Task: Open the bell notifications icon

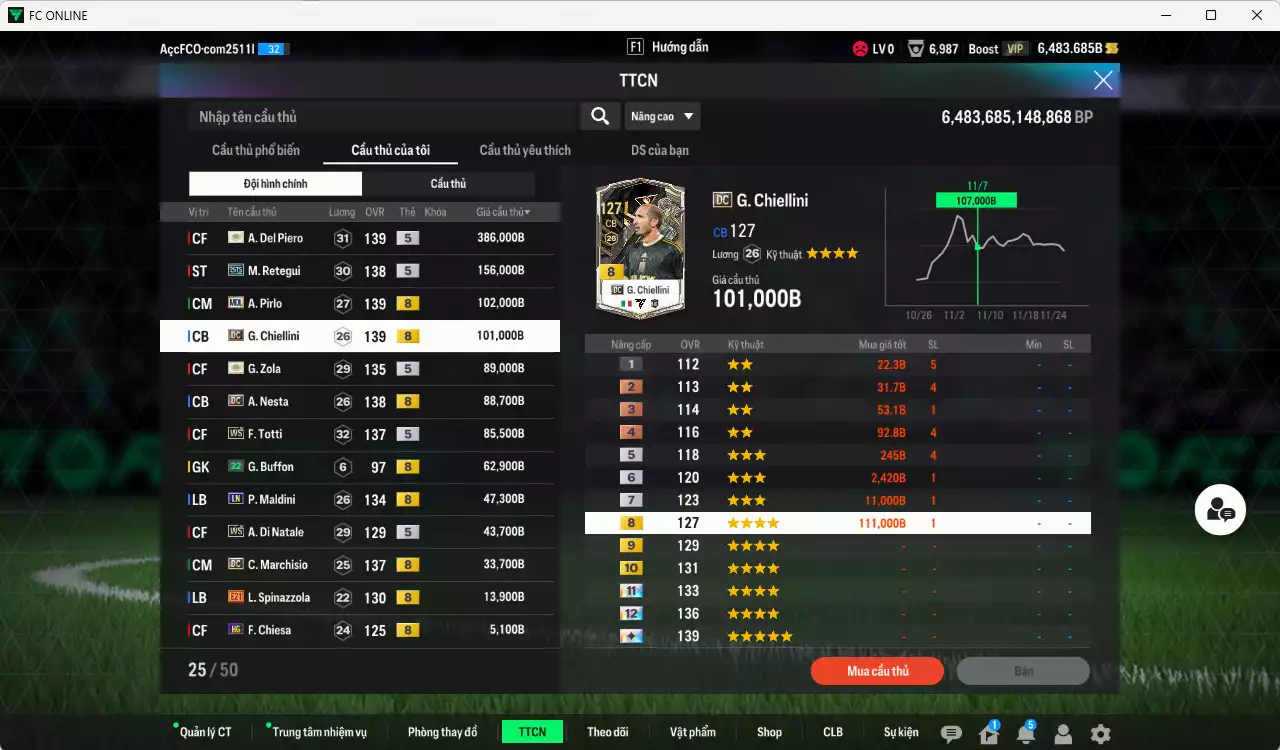Action: (x=1024, y=733)
